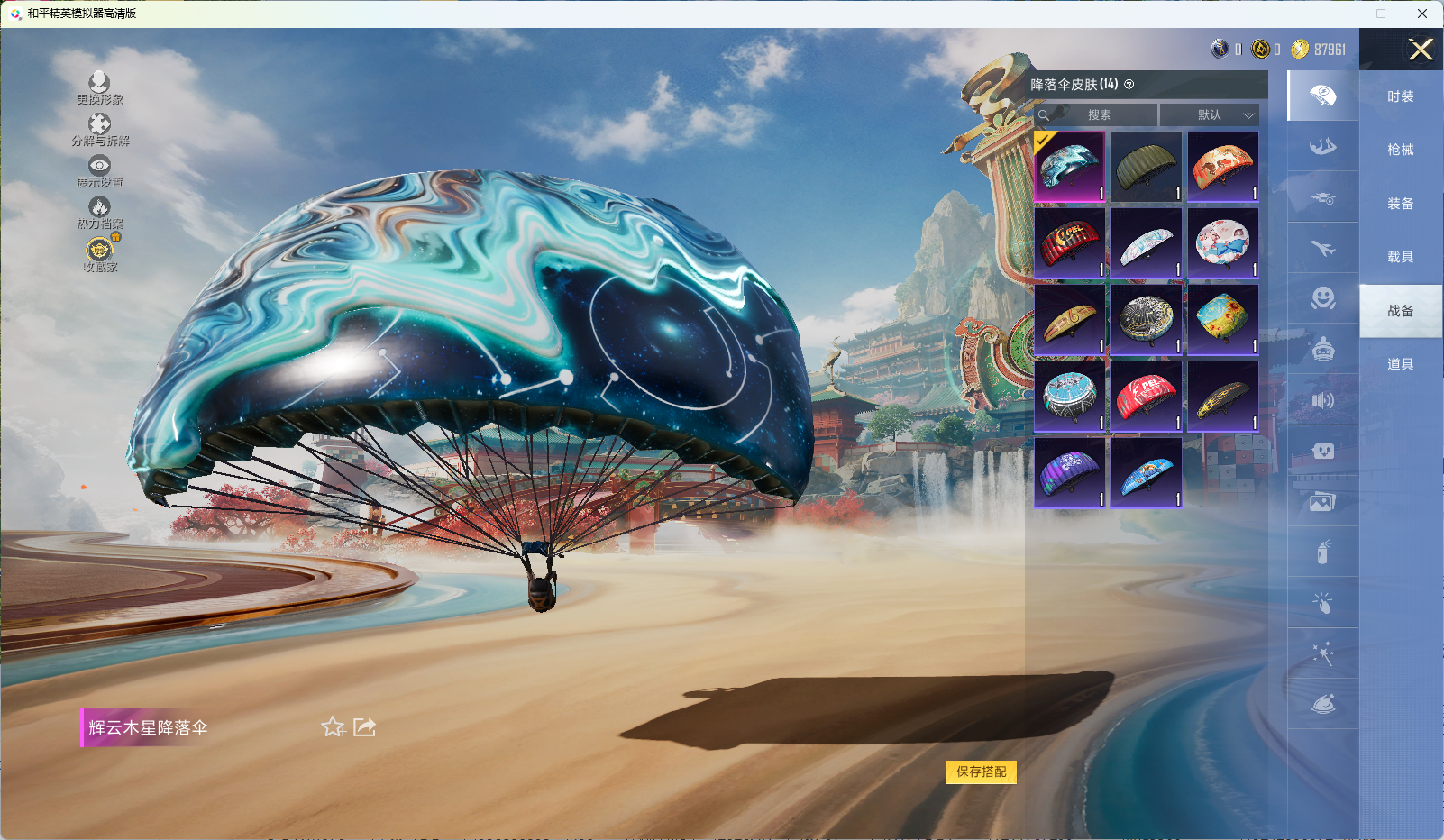Go to the 载具 tab
This screenshot has height=840, width=1444.
click(1400, 257)
